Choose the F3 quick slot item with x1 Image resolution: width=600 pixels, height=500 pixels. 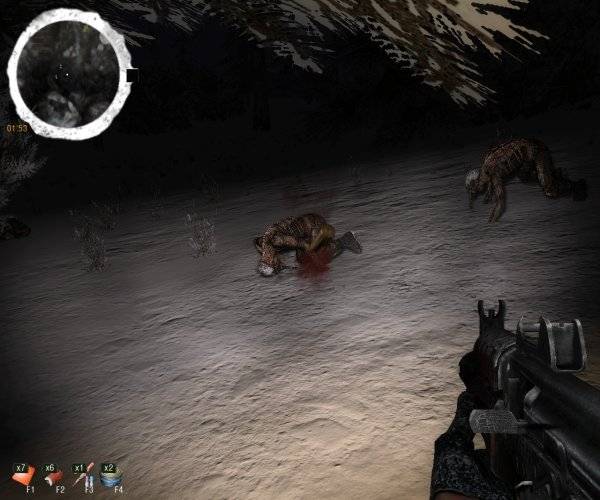[x=84, y=475]
